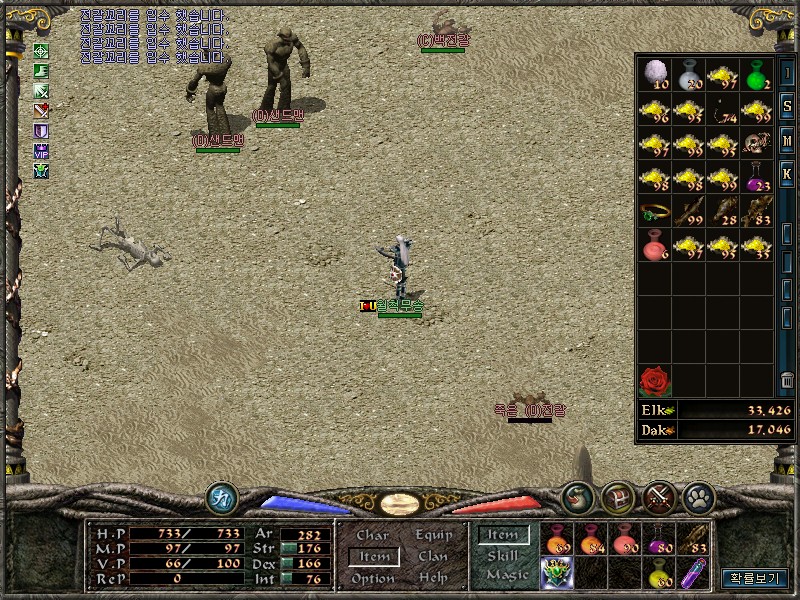Viewport: 800px width, 600px height.
Task: Click the 확률보기 button
Action: point(754,578)
